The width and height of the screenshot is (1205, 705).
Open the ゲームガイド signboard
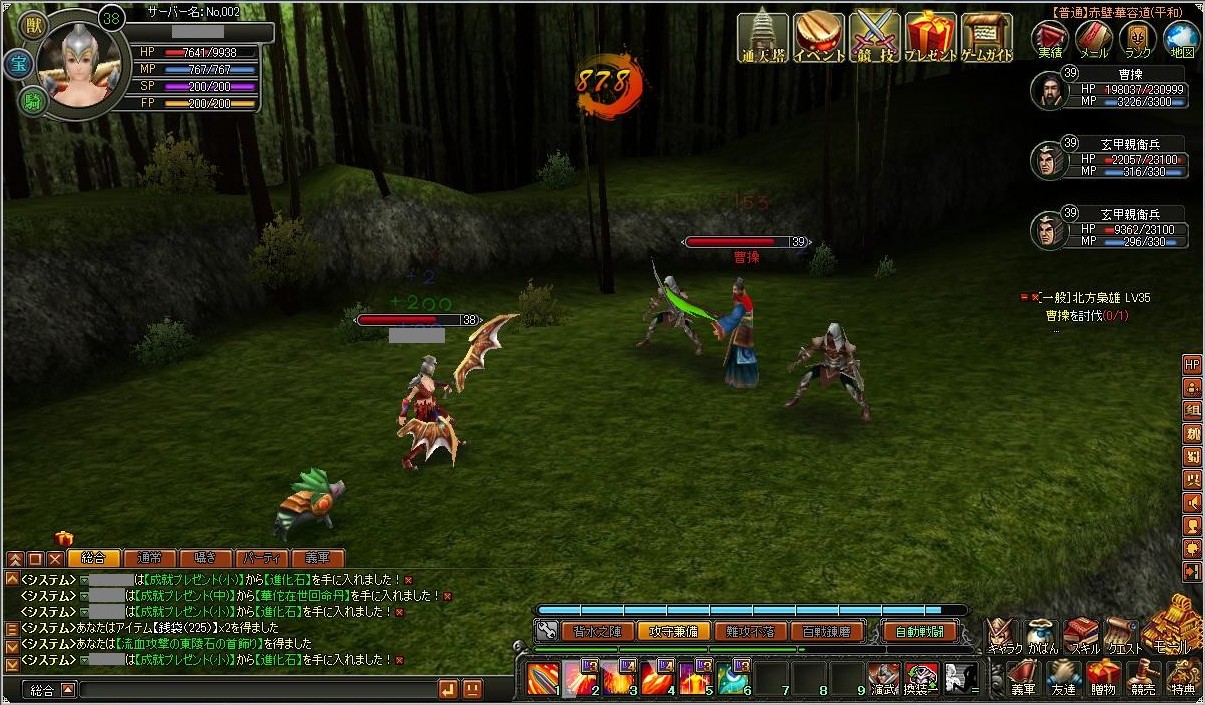987,37
